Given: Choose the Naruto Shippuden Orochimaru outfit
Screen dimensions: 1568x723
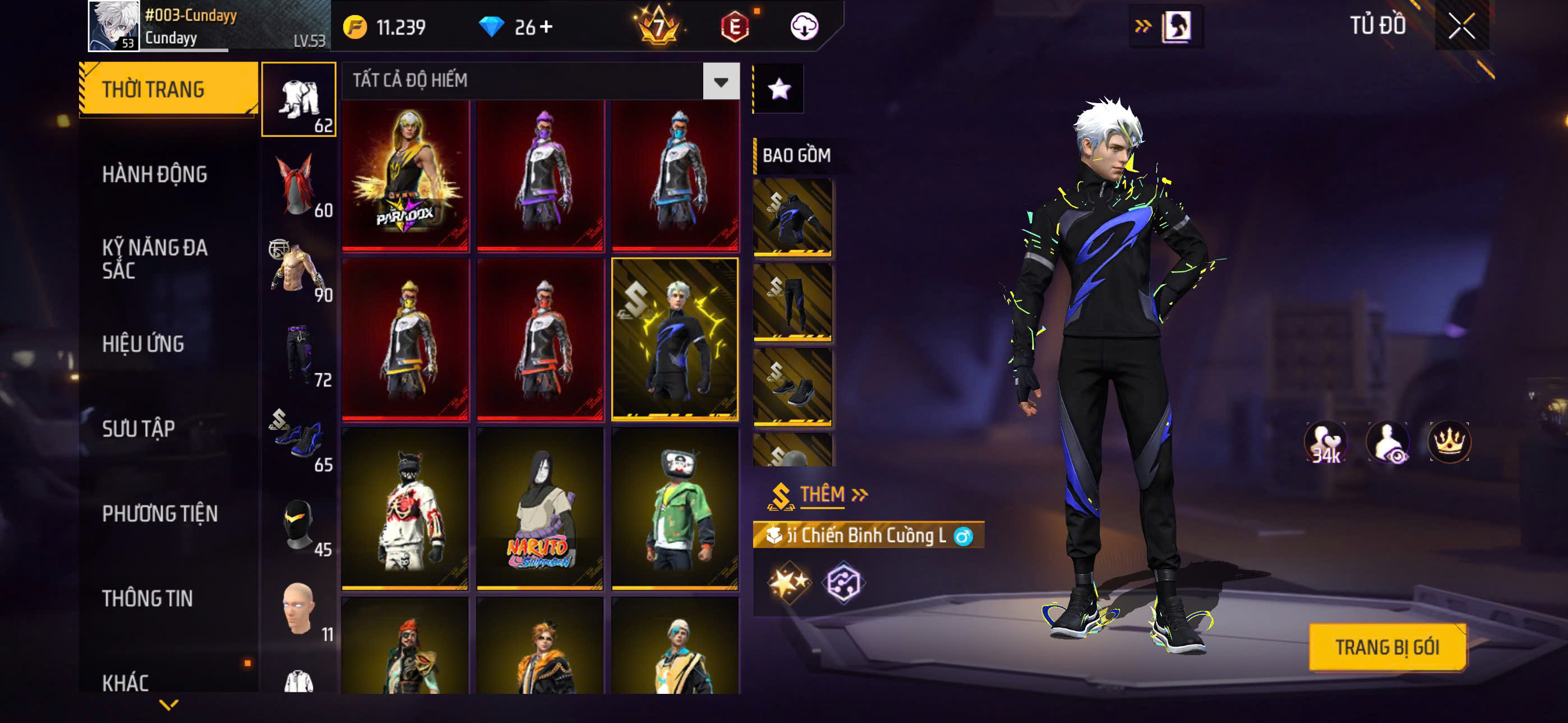Looking at the screenshot, I should tap(540, 509).
